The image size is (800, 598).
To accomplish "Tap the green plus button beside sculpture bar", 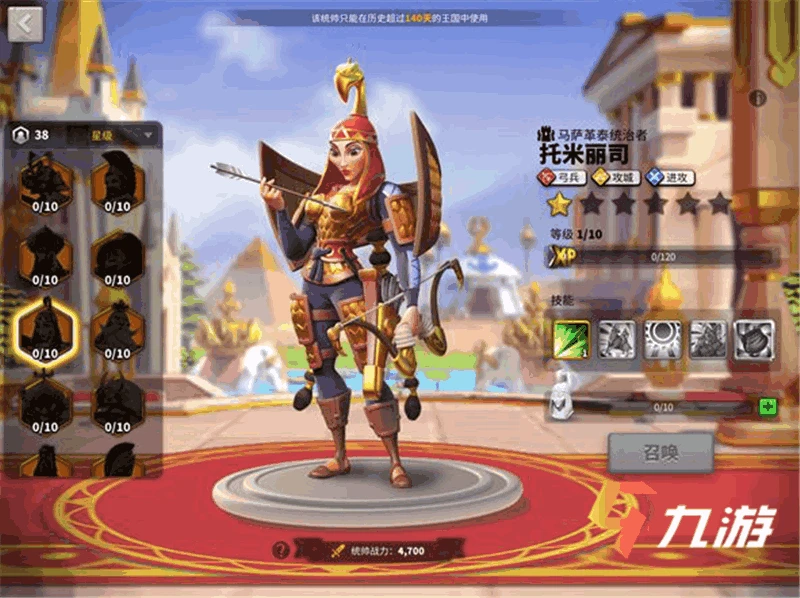I will [x=768, y=406].
